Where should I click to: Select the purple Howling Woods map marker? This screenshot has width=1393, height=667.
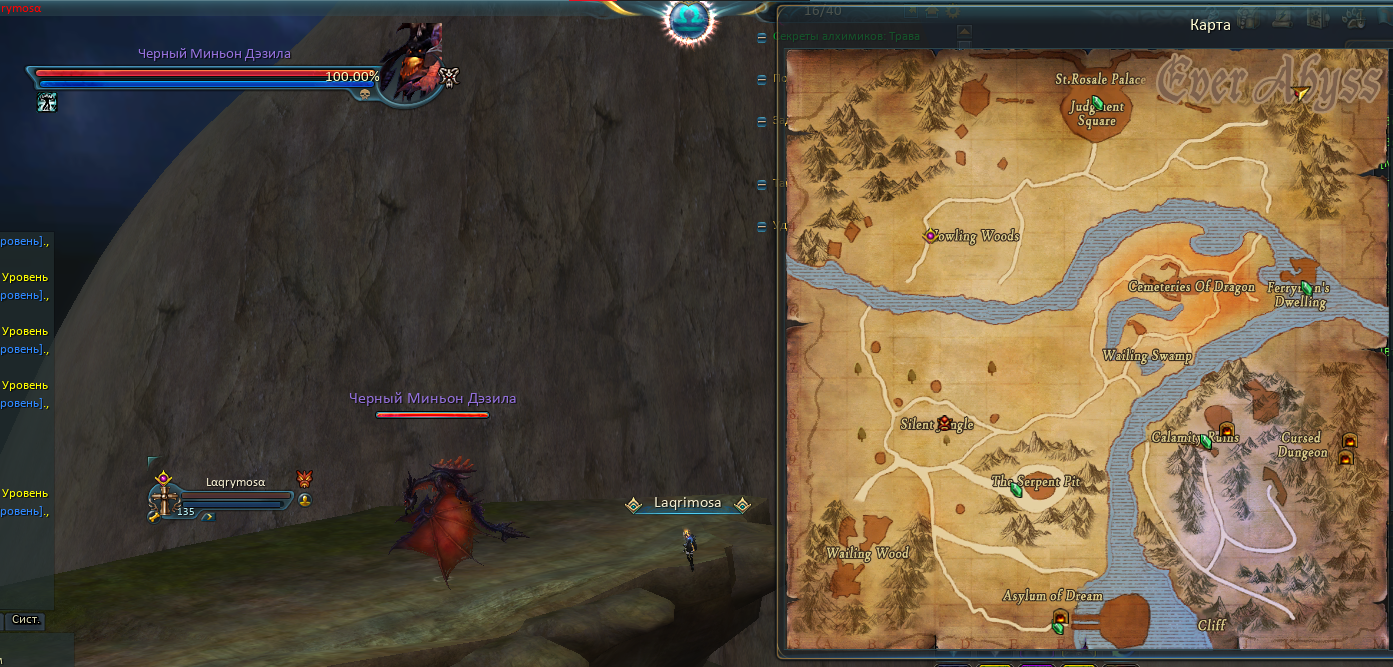(x=930, y=236)
